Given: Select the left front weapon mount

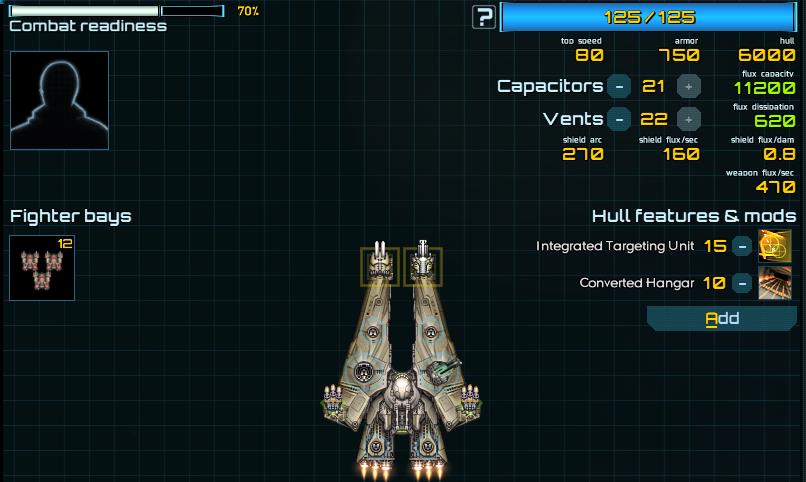Looking at the screenshot, I should point(380,266).
